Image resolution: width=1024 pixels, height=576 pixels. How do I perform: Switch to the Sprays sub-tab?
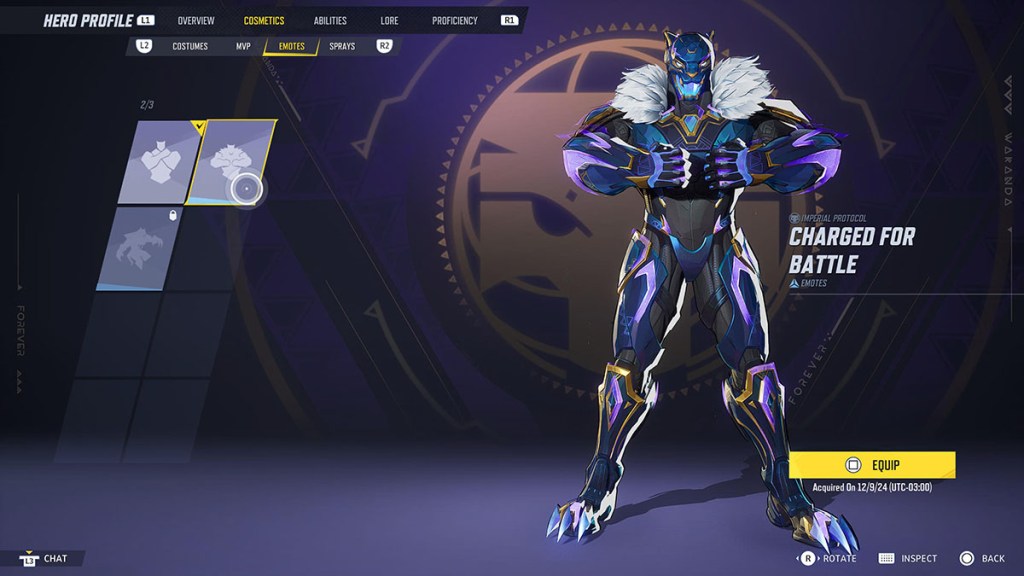(x=342, y=46)
